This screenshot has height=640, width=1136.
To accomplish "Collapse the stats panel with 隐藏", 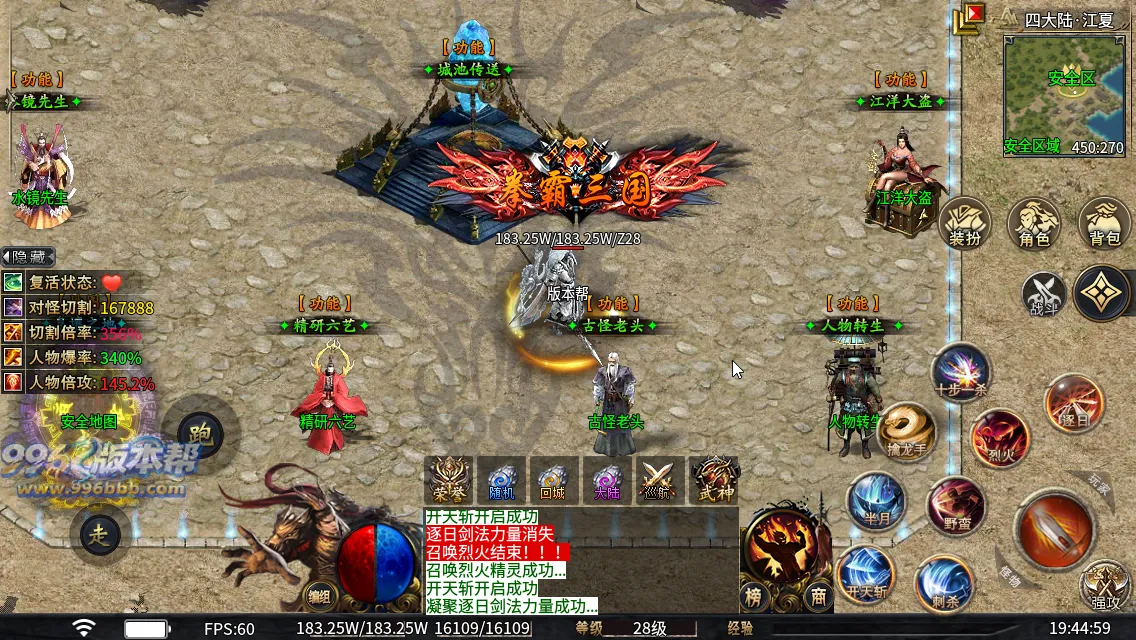I will click(28, 256).
